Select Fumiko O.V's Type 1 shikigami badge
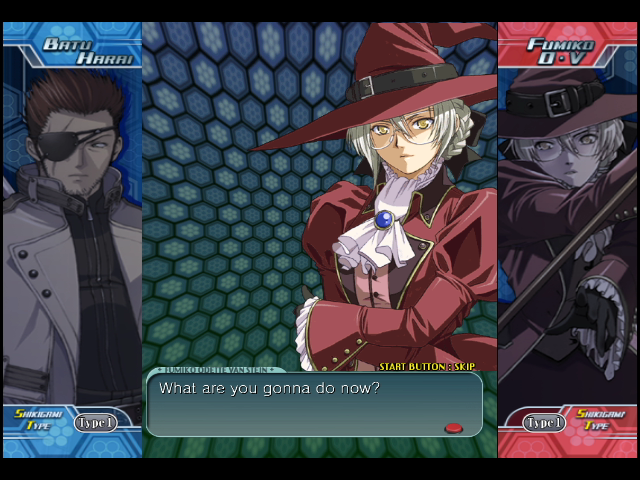640x480 pixels. coord(545,422)
